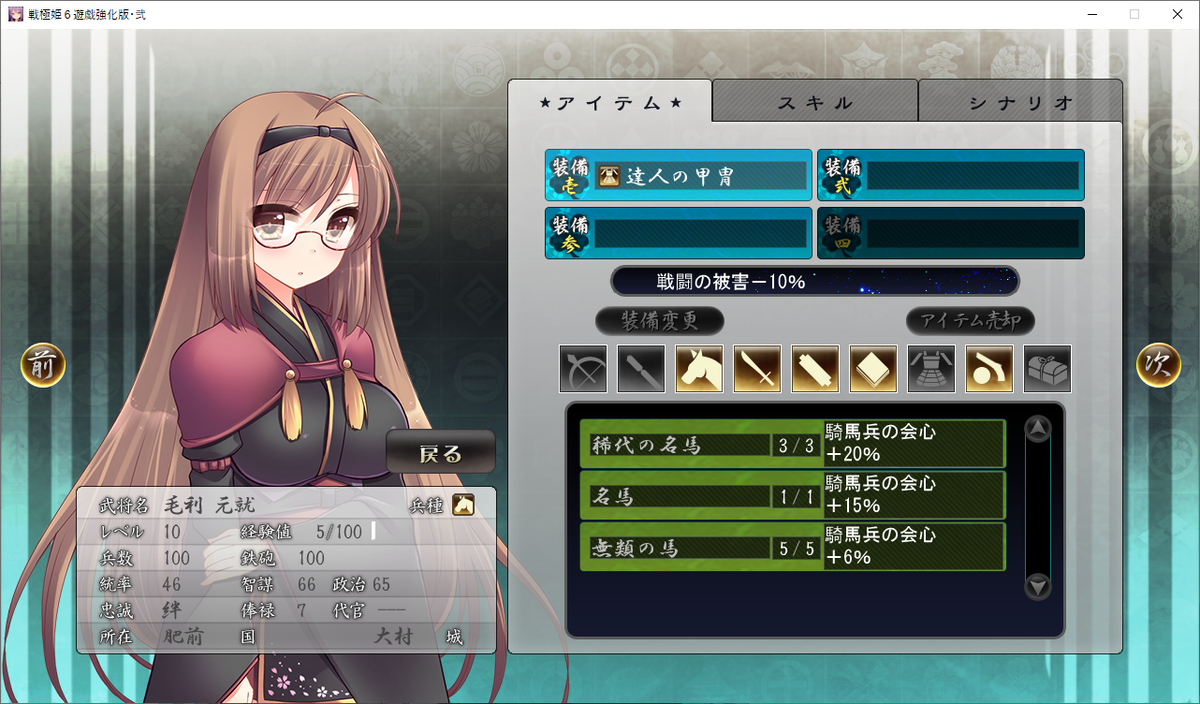Show the armor item category
Screen dimensions: 1200x704
(x=931, y=369)
